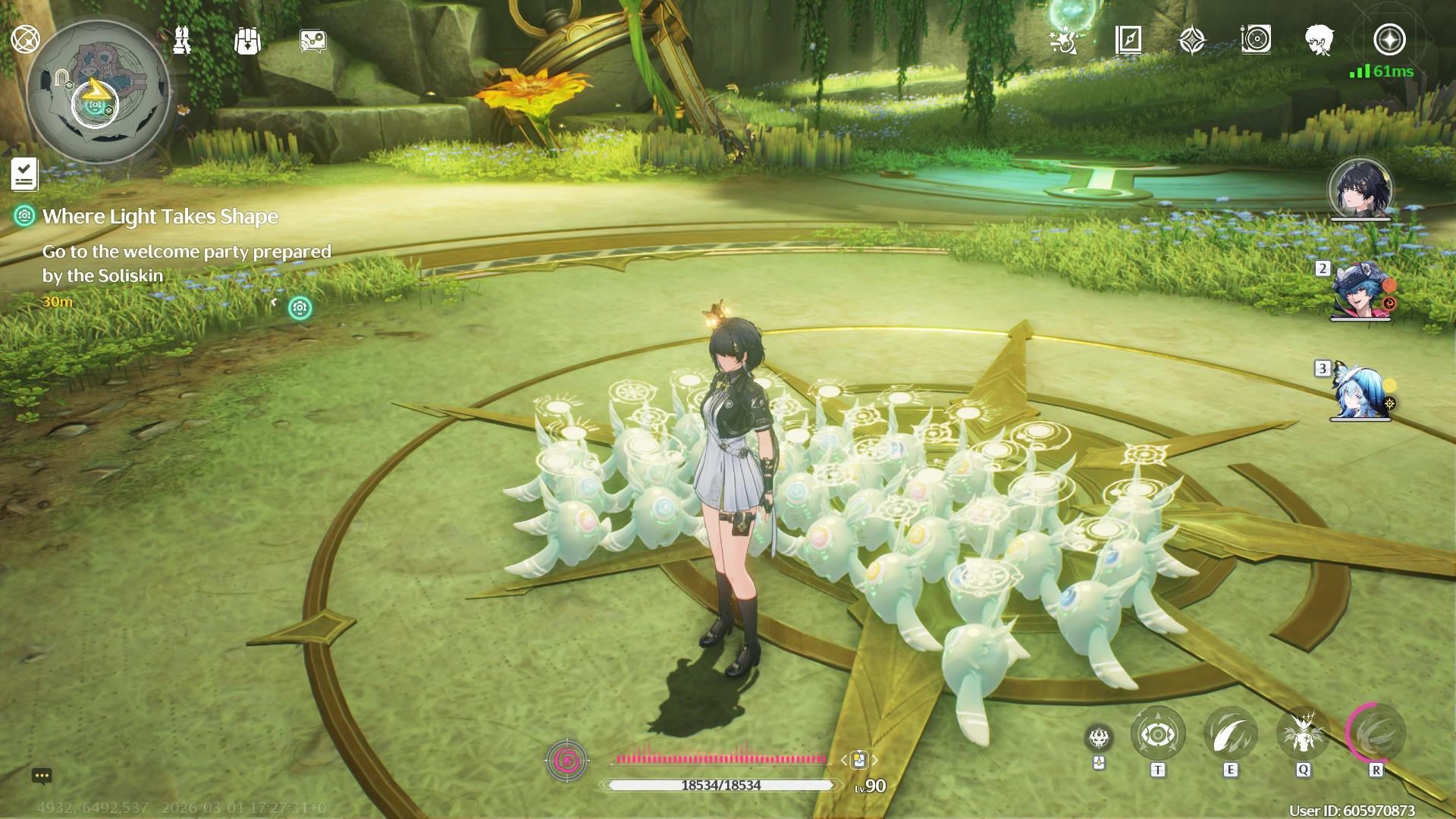This screenshot has height=819, width=1456.
Task: Open the circular minimap
Action: (x=97, y=92)
